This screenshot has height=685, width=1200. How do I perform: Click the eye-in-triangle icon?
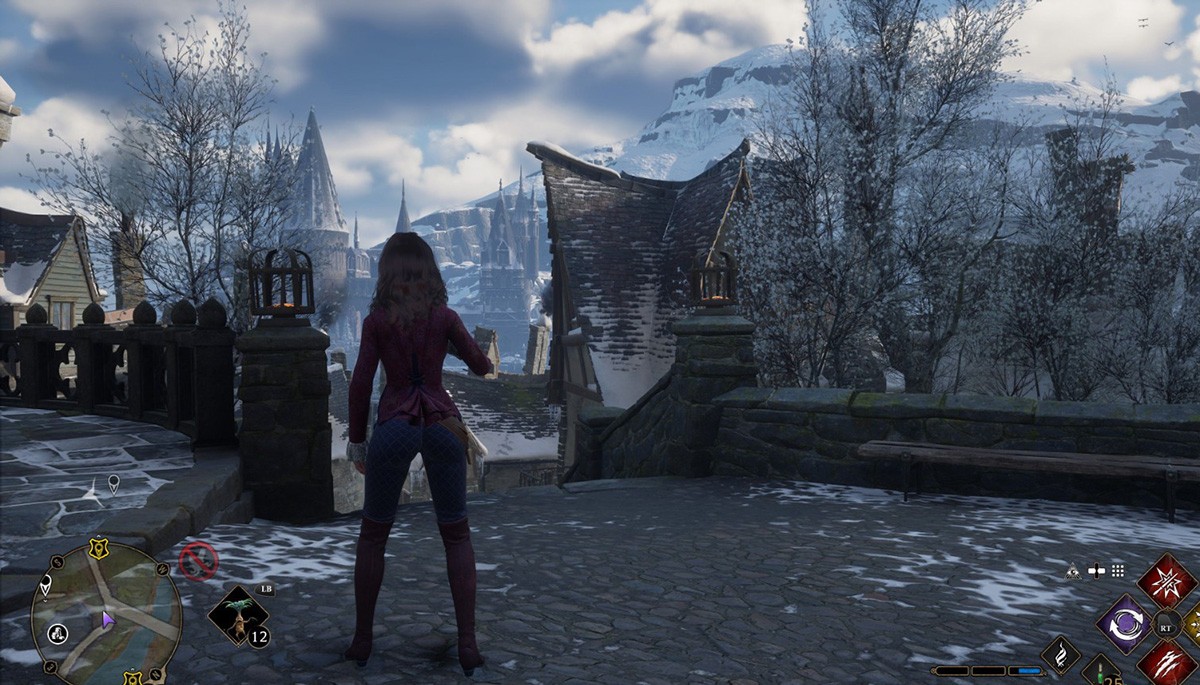(x=1073, y=571)
